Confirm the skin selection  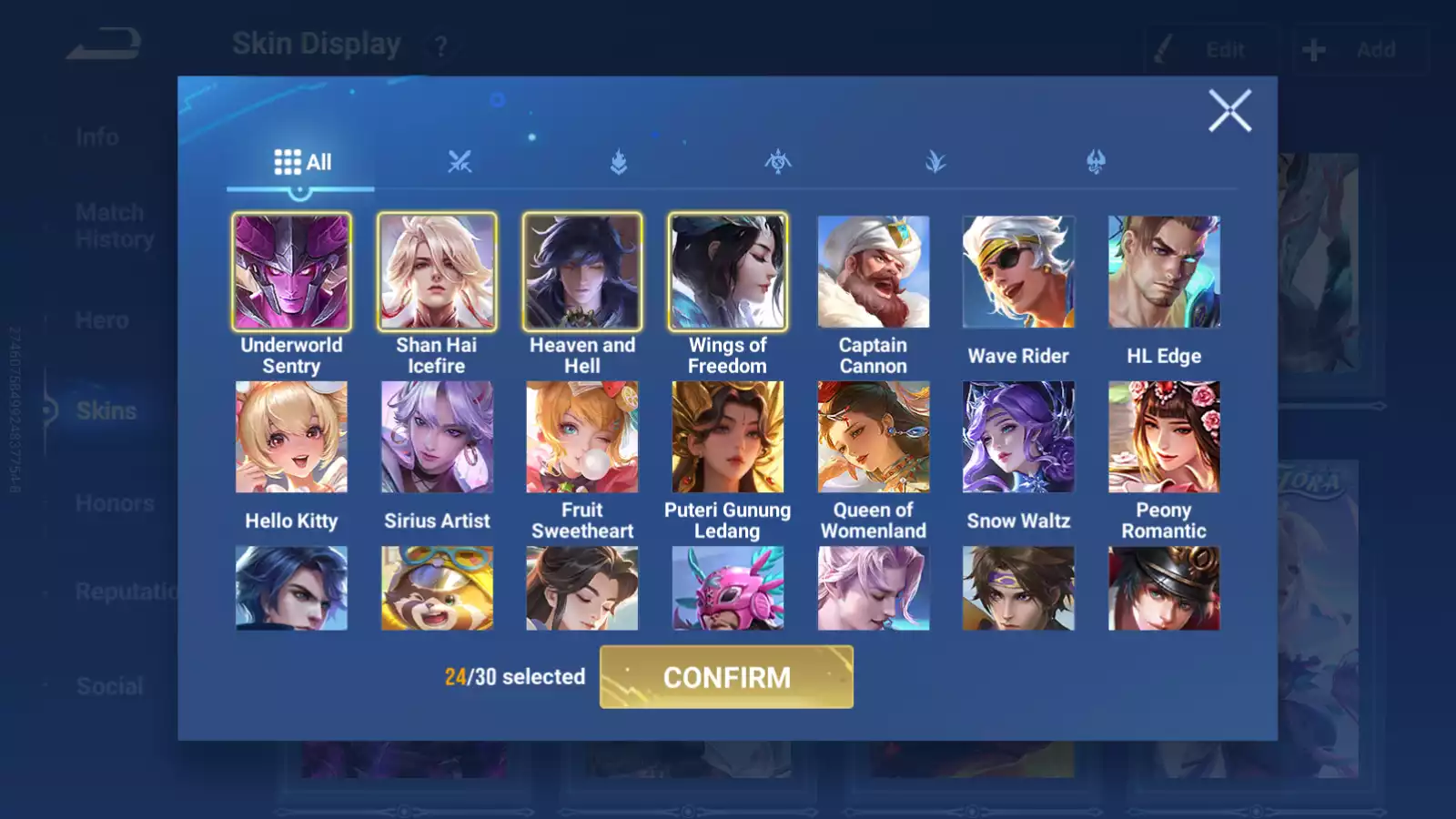pyautogui.click(x=726, y=677)
